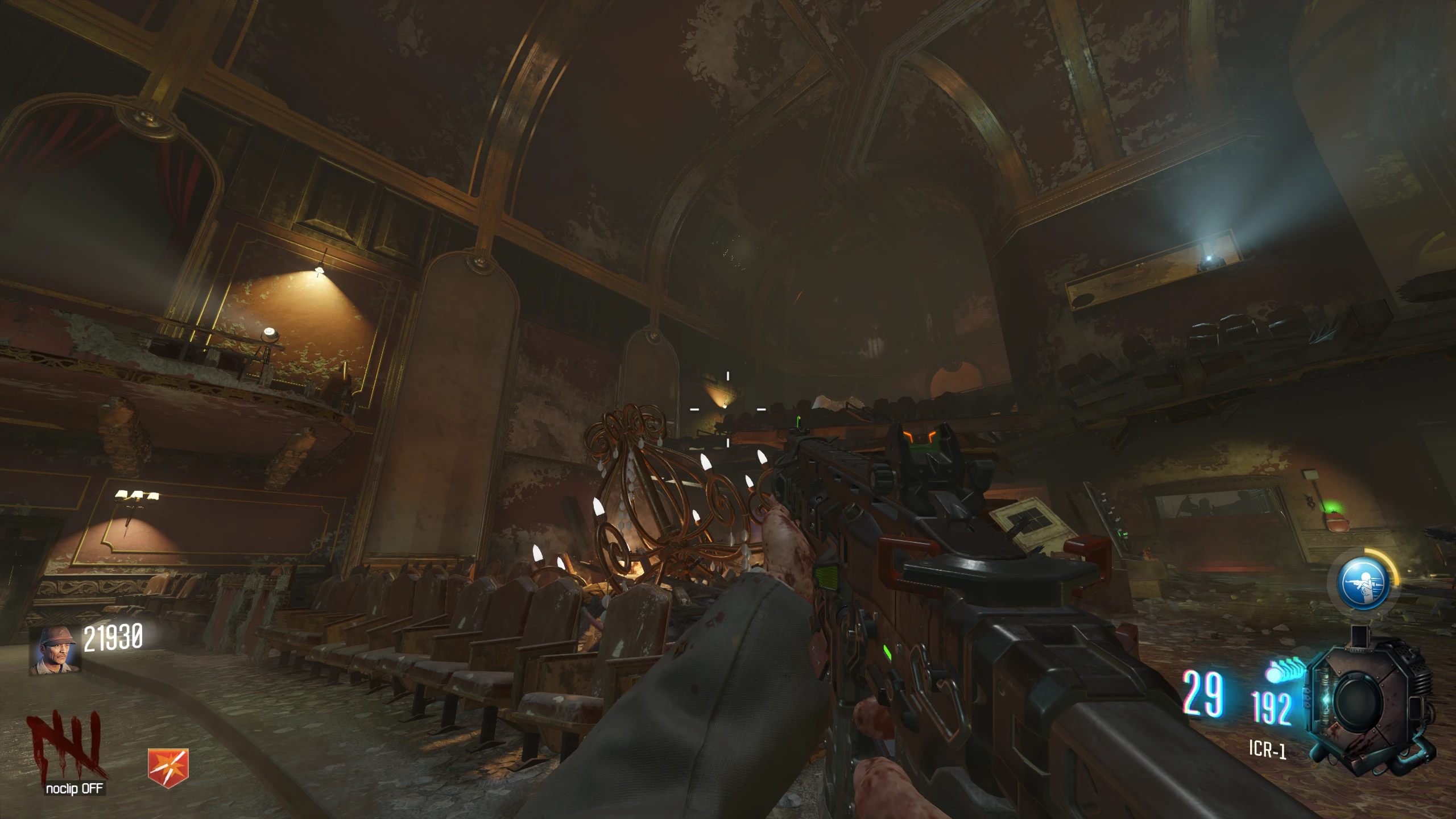Click the player character portrait
This screenshot has width=1456, height=819.
coord(55,651)
